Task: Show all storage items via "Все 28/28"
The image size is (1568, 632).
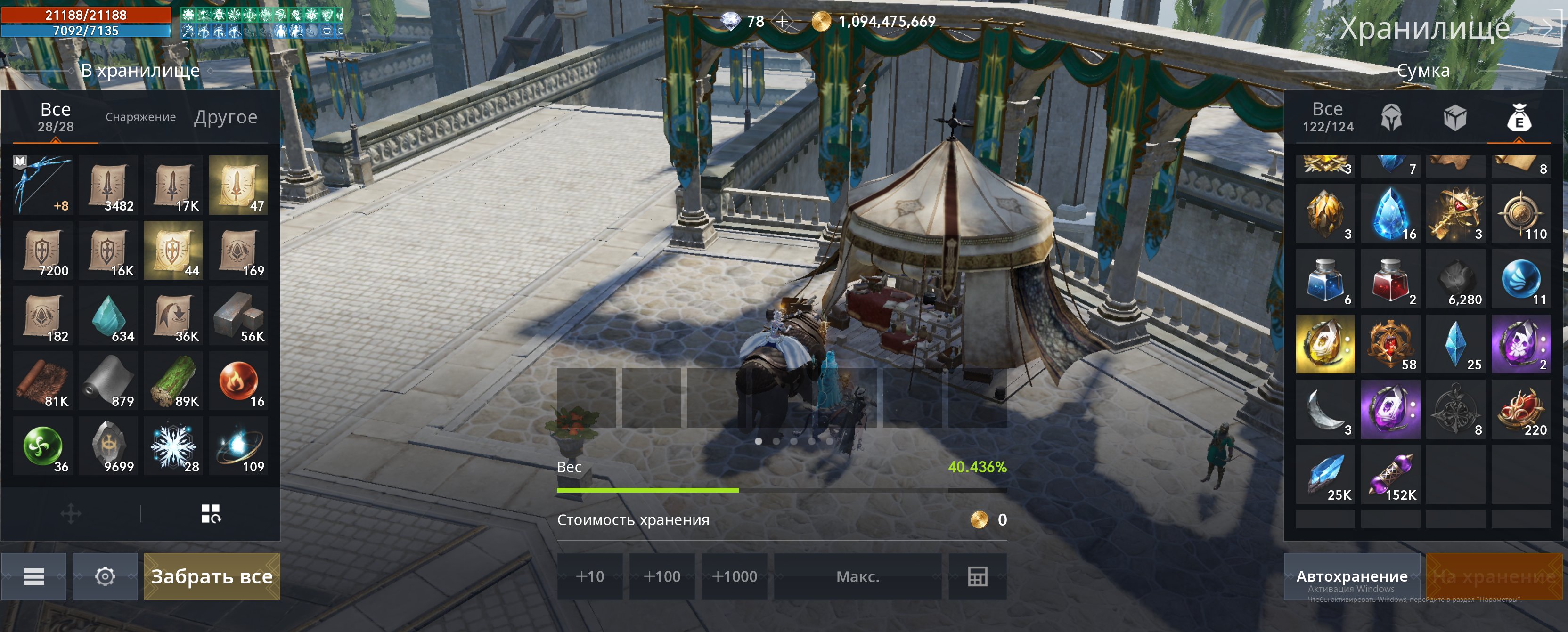Action: tap(56, 117)
